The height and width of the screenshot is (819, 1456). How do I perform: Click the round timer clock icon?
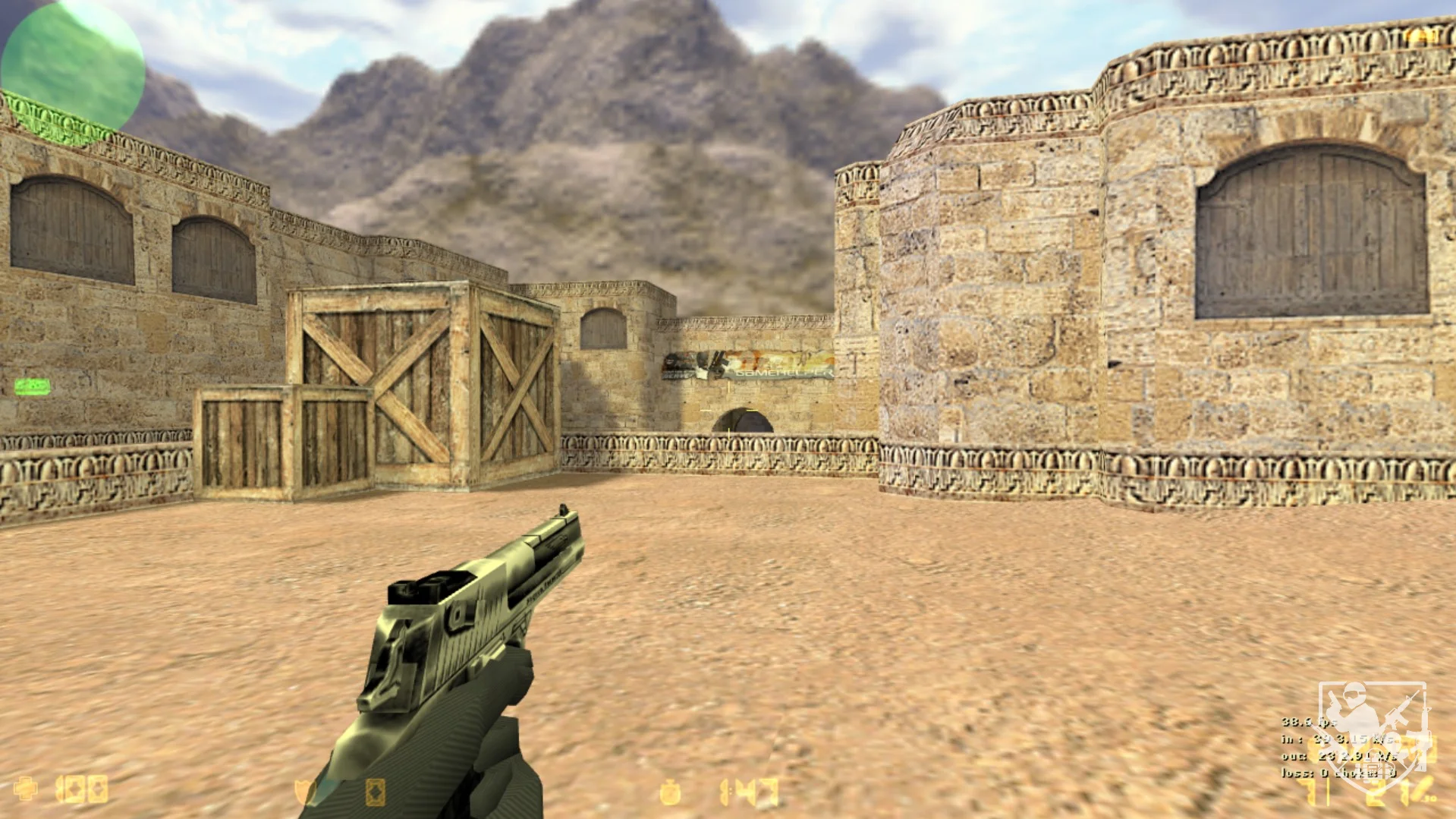[x=669, y=792]
